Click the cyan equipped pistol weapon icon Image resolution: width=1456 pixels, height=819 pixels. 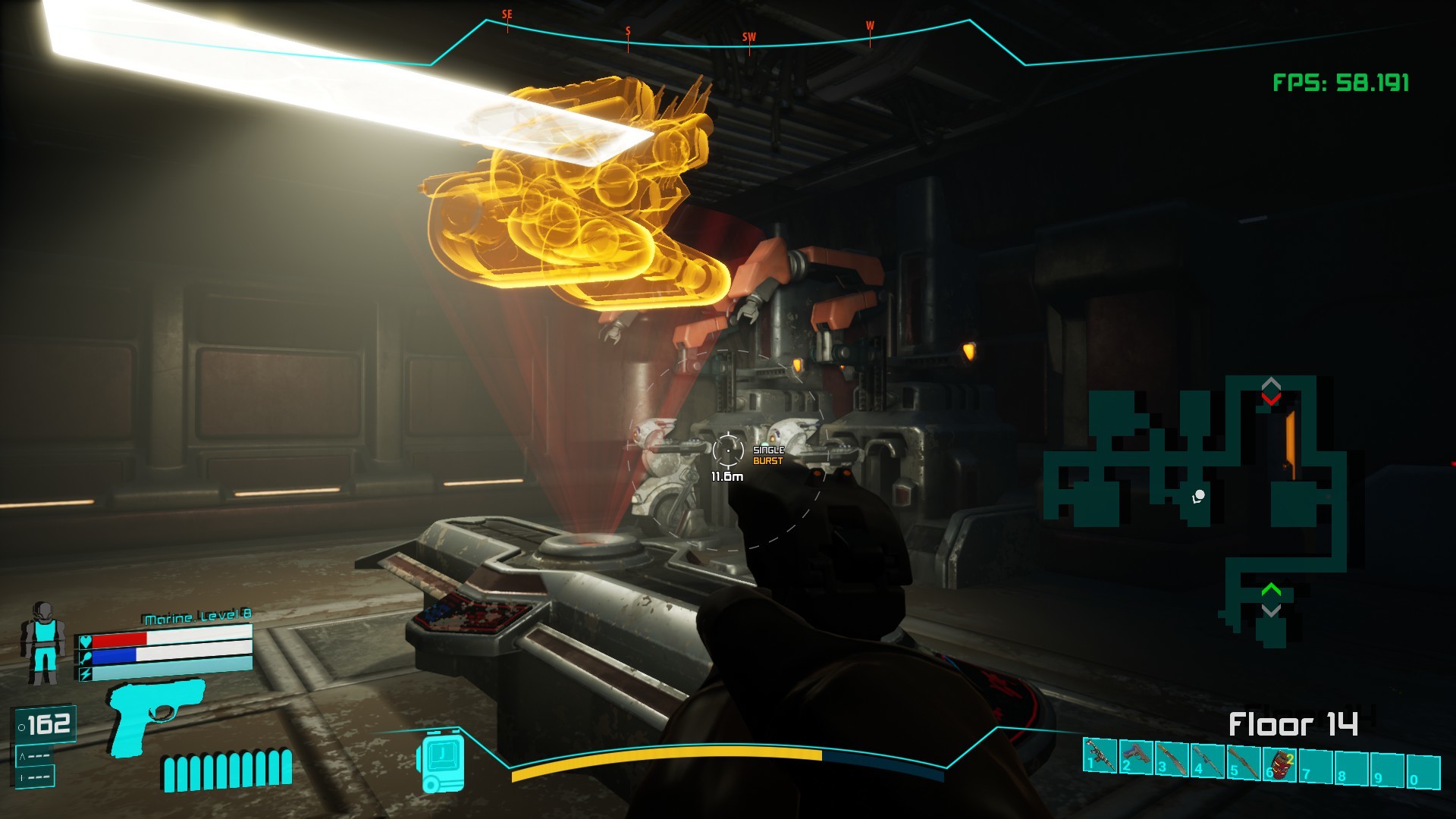point(157,715)
